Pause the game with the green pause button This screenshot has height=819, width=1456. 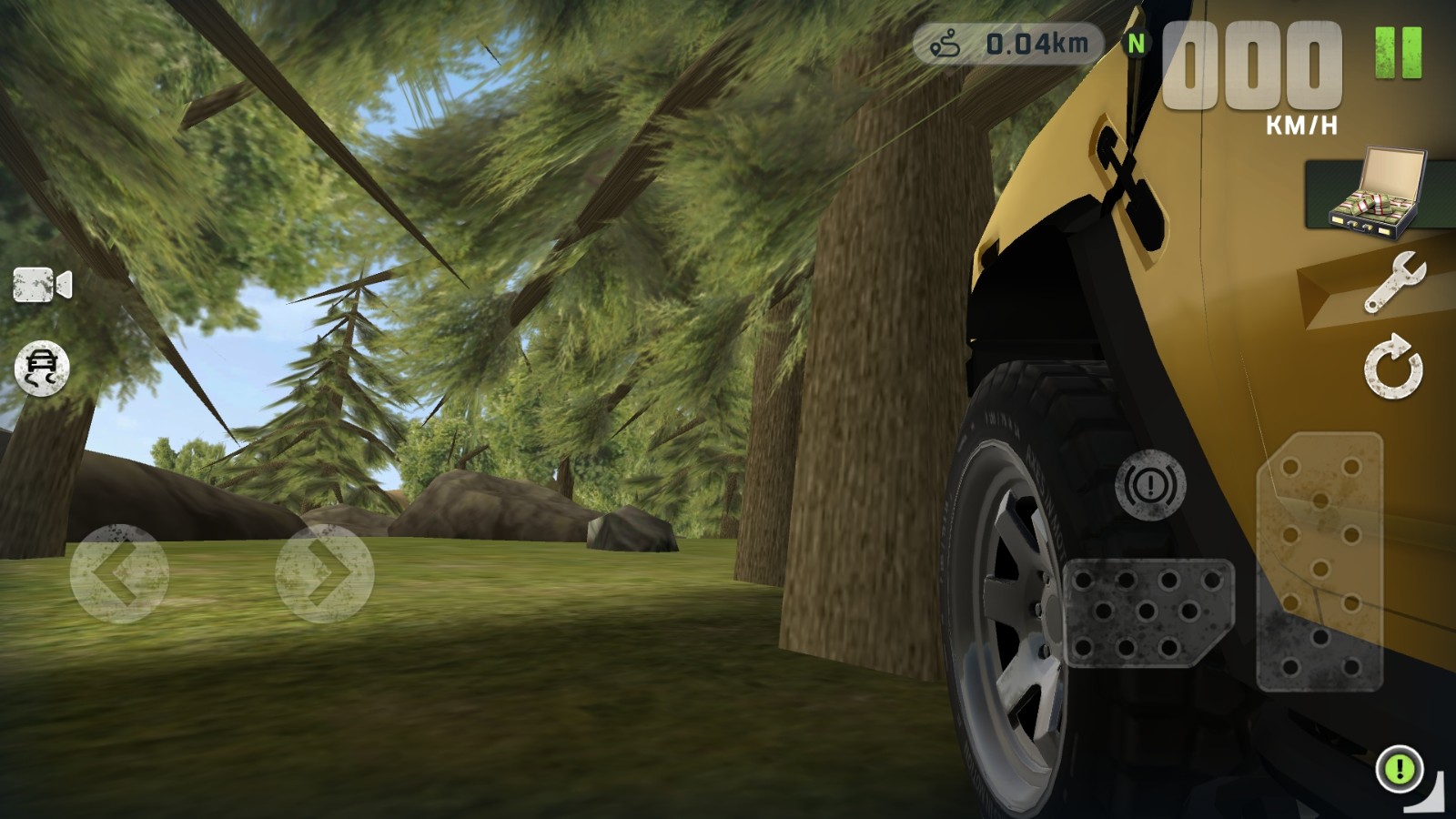(1398, 52)
